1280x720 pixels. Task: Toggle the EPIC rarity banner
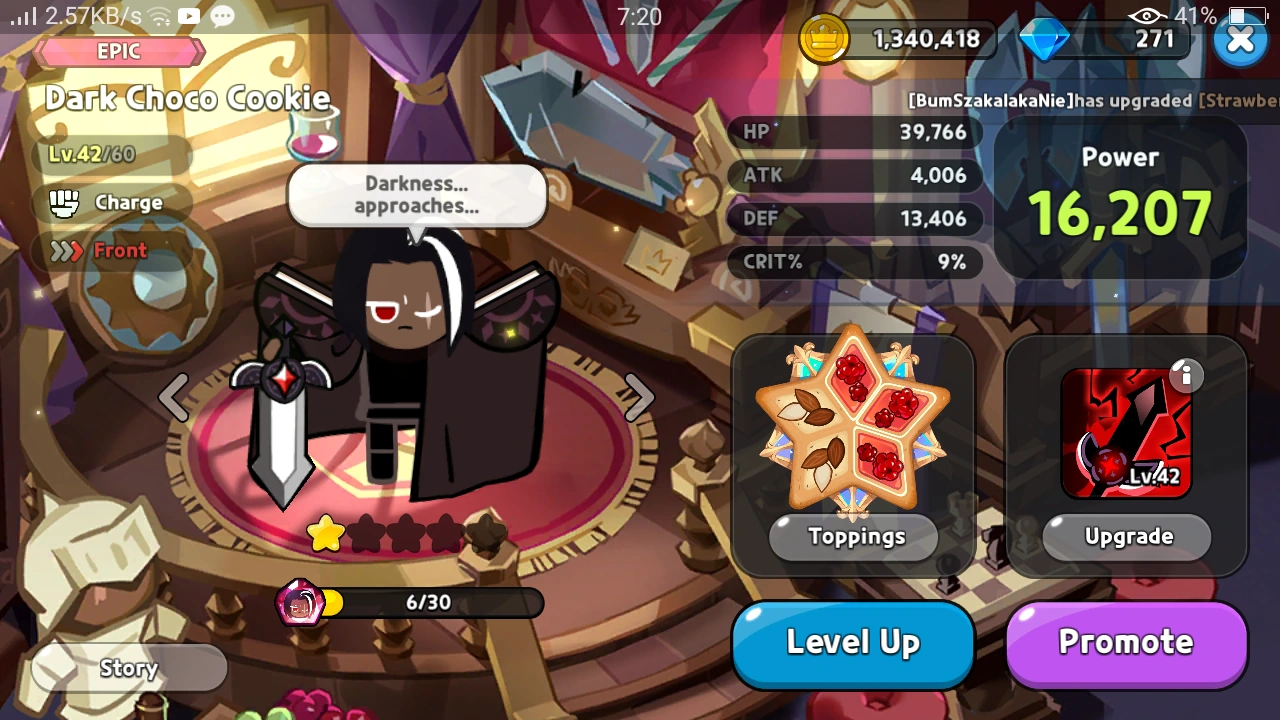[x=119, y=52]
